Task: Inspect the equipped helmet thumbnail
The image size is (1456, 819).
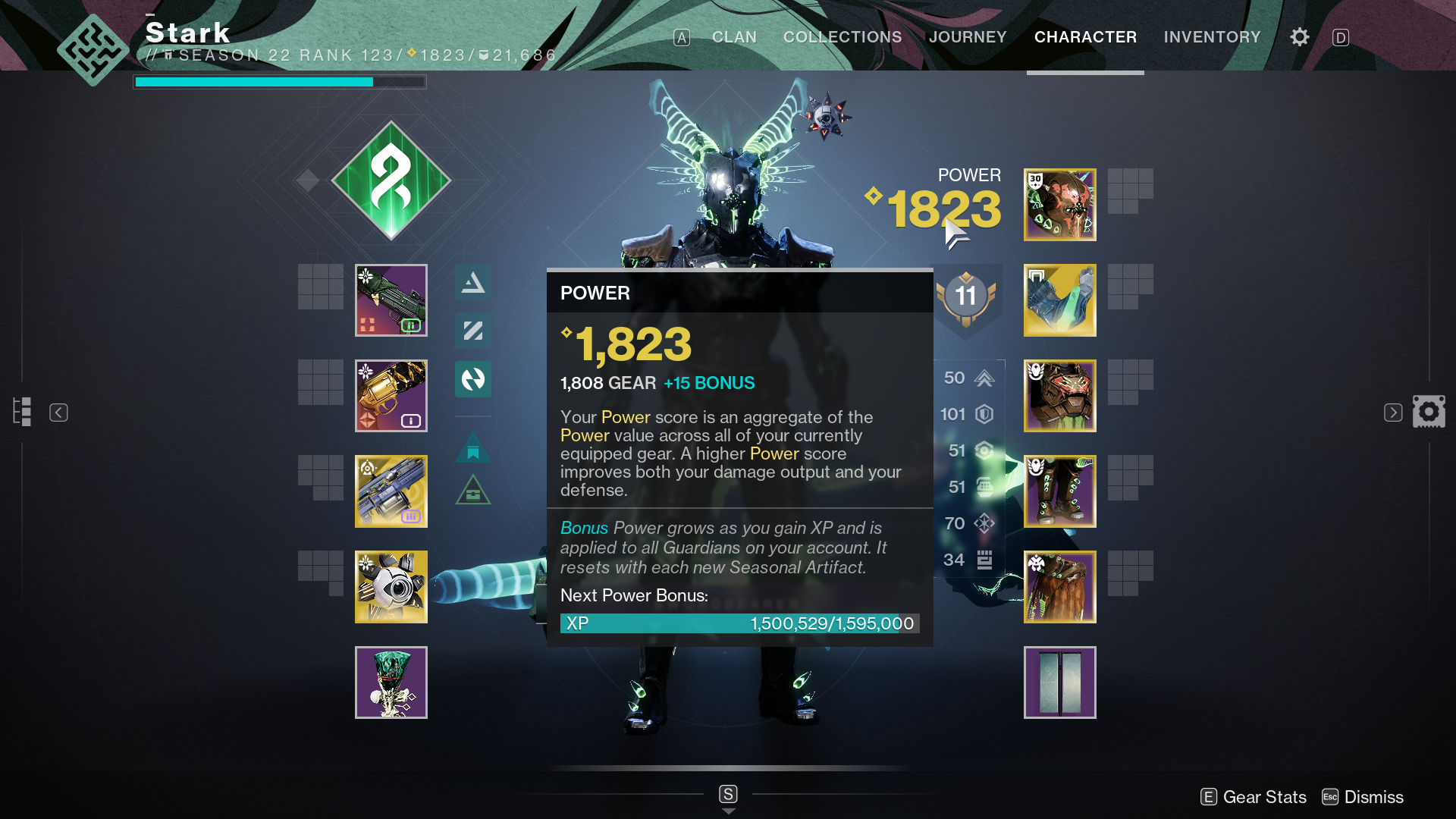Action: (x=1059, y=205)
